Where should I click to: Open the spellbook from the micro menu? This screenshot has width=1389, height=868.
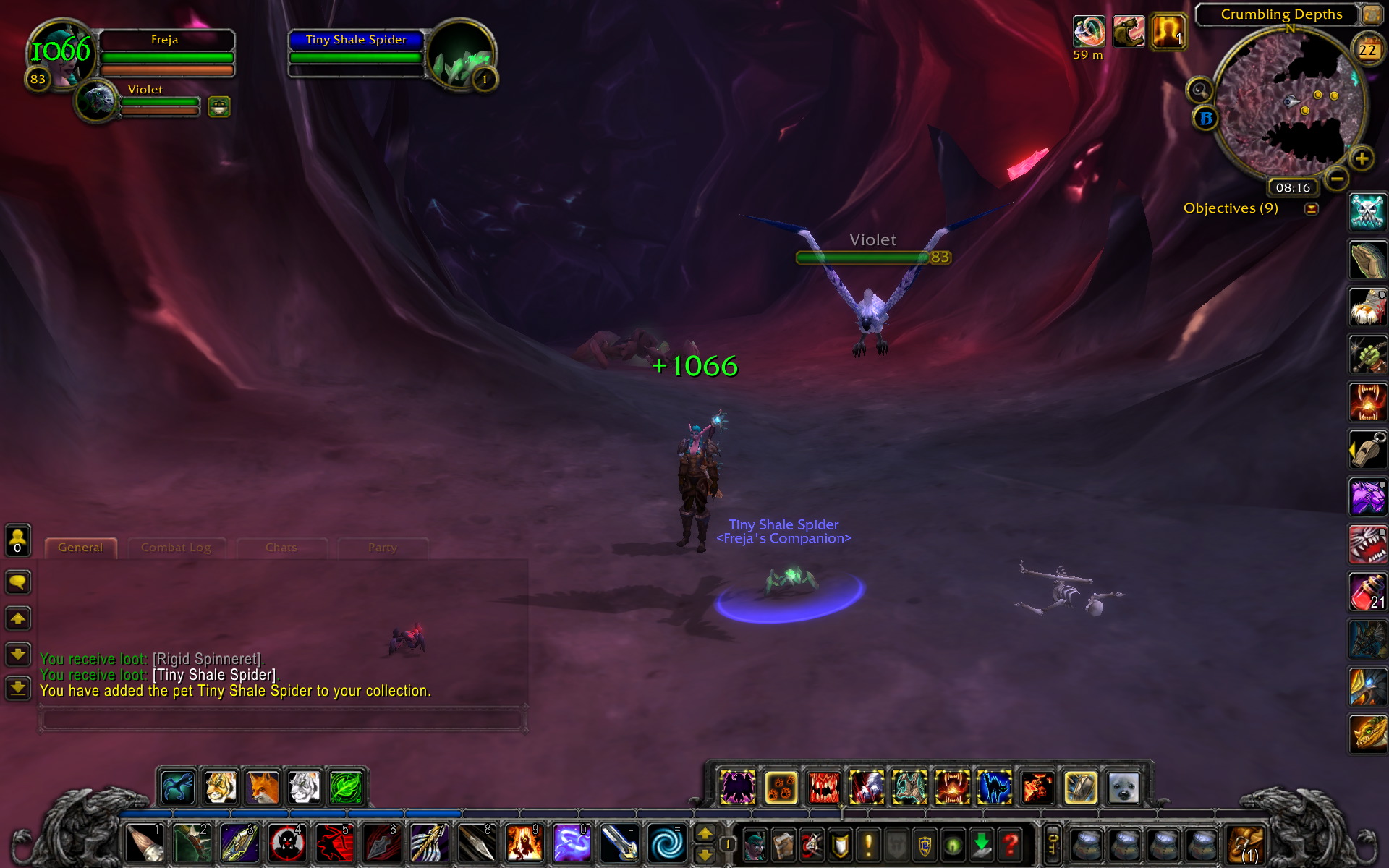784,843
